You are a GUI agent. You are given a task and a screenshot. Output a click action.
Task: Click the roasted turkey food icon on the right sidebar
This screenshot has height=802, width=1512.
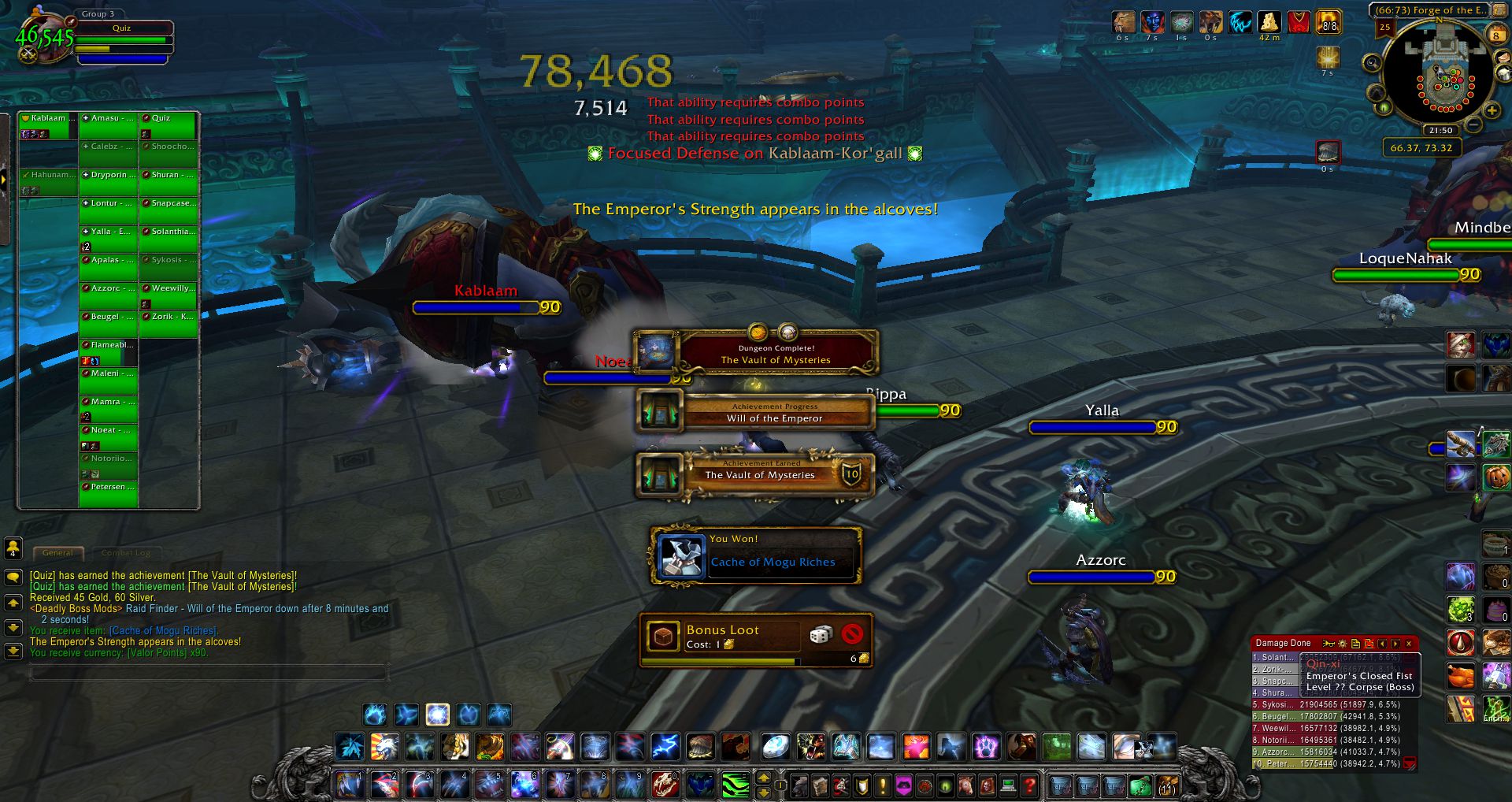click(x=1461, y=675)
